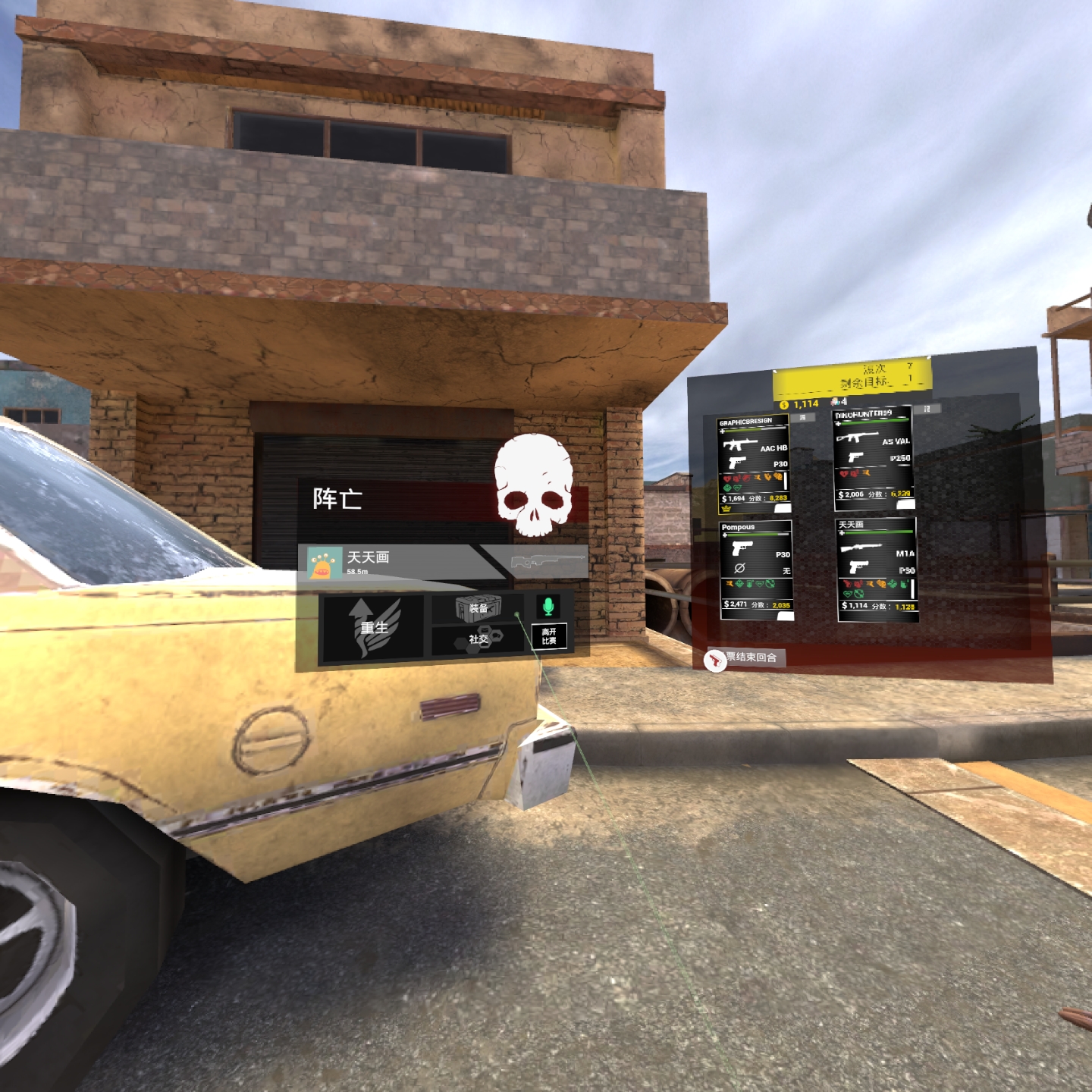Click the gold coin icon beside 1,114

tap(783, 405)
